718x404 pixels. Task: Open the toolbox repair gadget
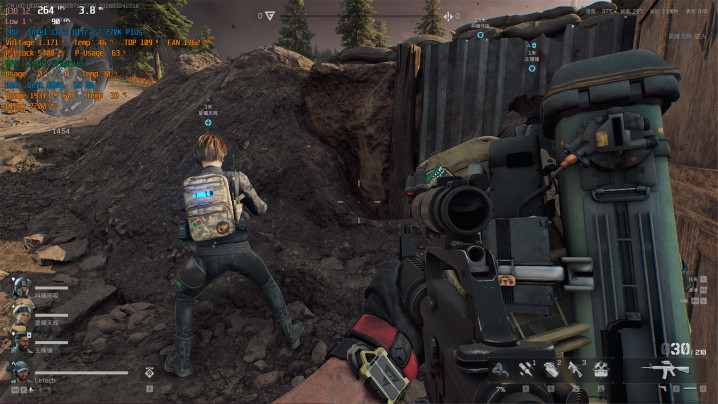[x=600, y=369]
